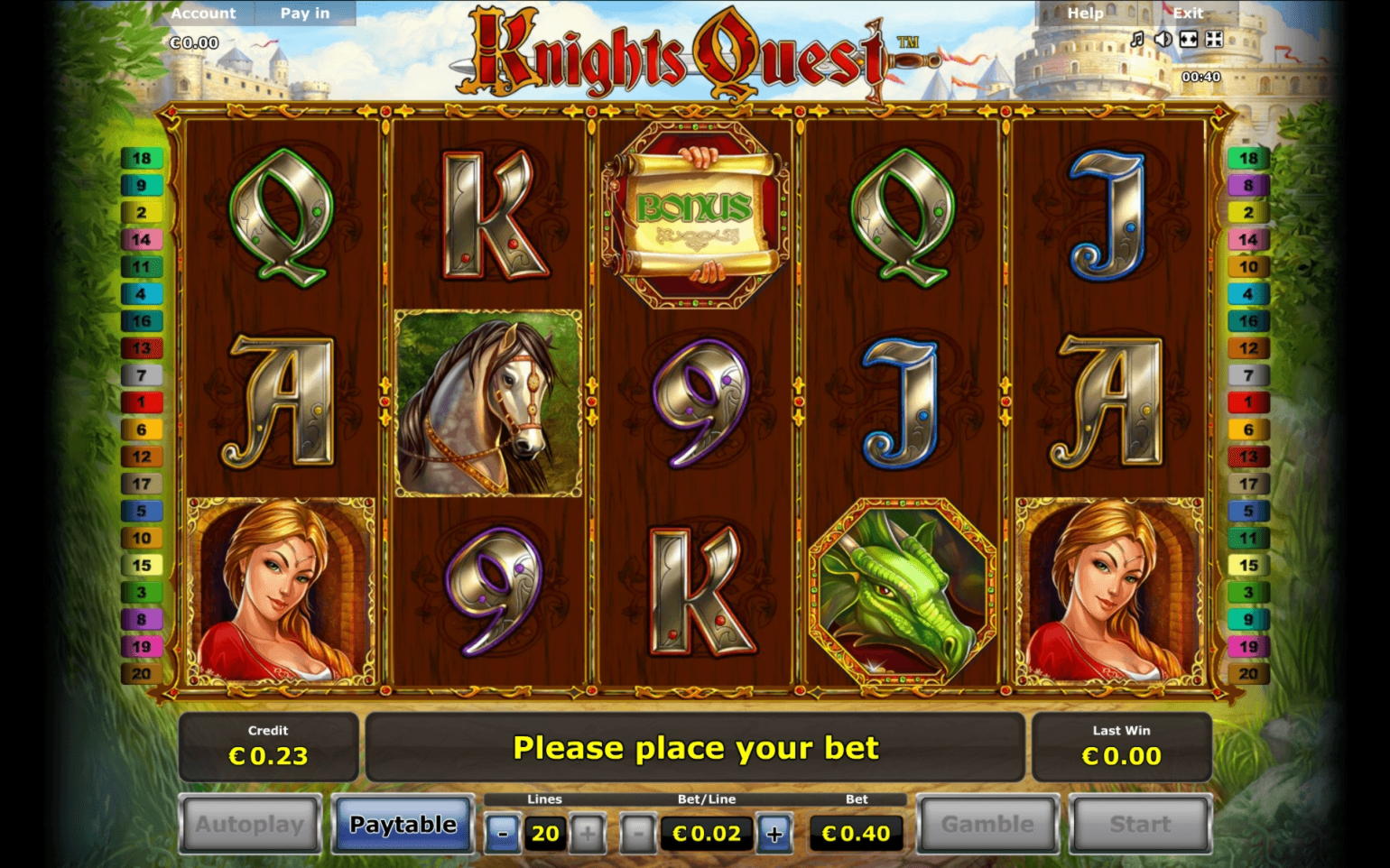Click the Gamble button
This screenshot has height=868, width=1390.
pyautogui.click(x=987, y=824)
